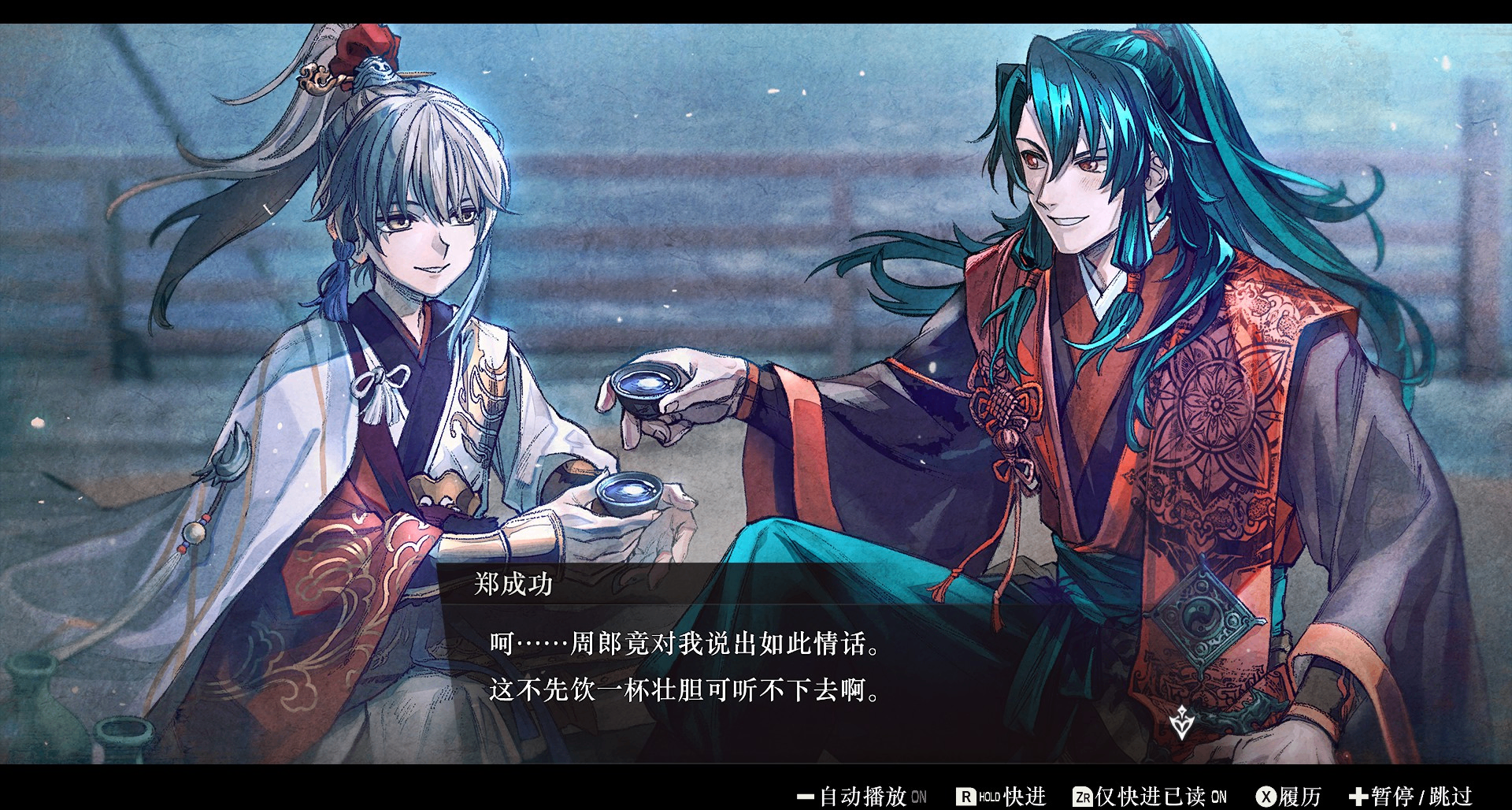
Task: Click the HOLD label icon beside R button
Action: (989, 796)
